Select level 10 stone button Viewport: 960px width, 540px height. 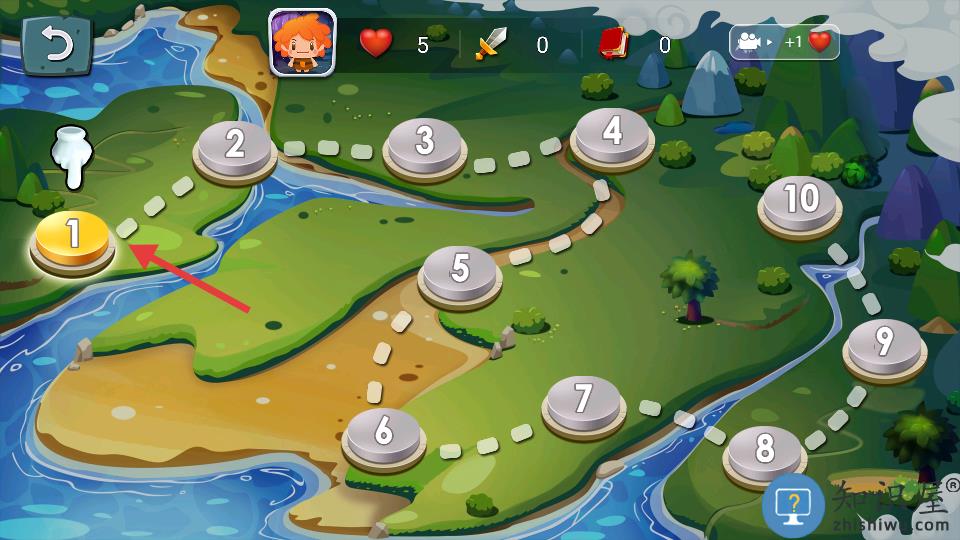pos(800,201)
